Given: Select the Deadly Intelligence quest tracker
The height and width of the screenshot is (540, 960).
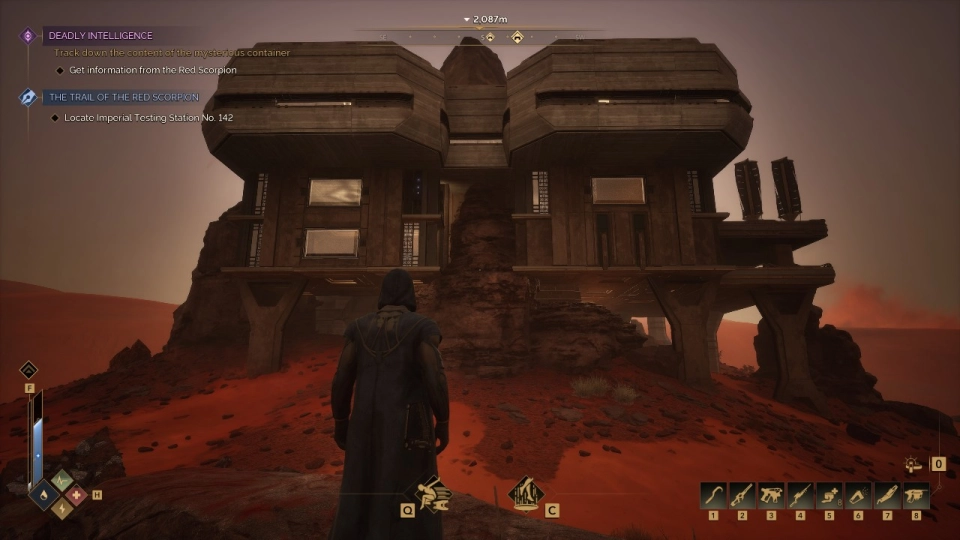Looking at the screenshot, I should coord(100,36).
